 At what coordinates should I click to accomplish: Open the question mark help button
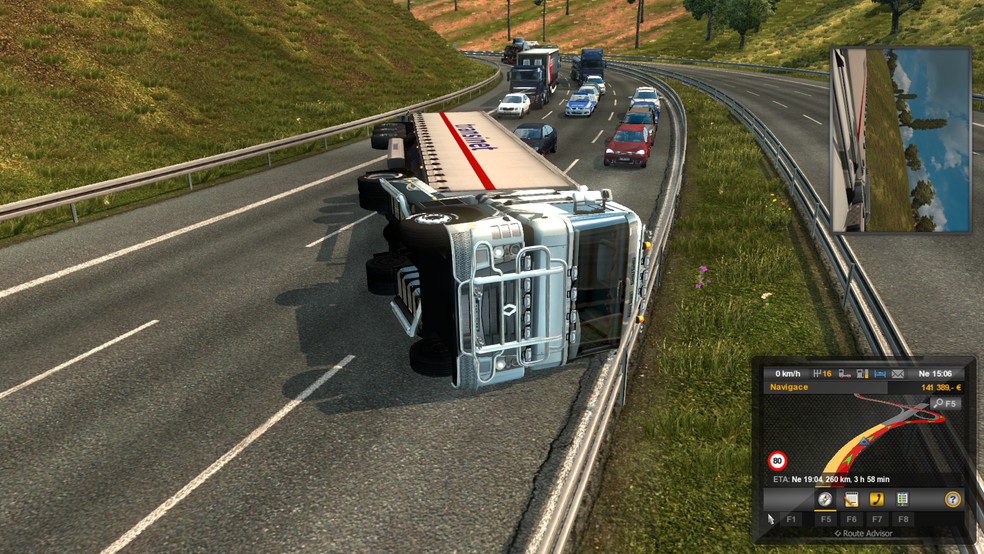coord(953,499)
